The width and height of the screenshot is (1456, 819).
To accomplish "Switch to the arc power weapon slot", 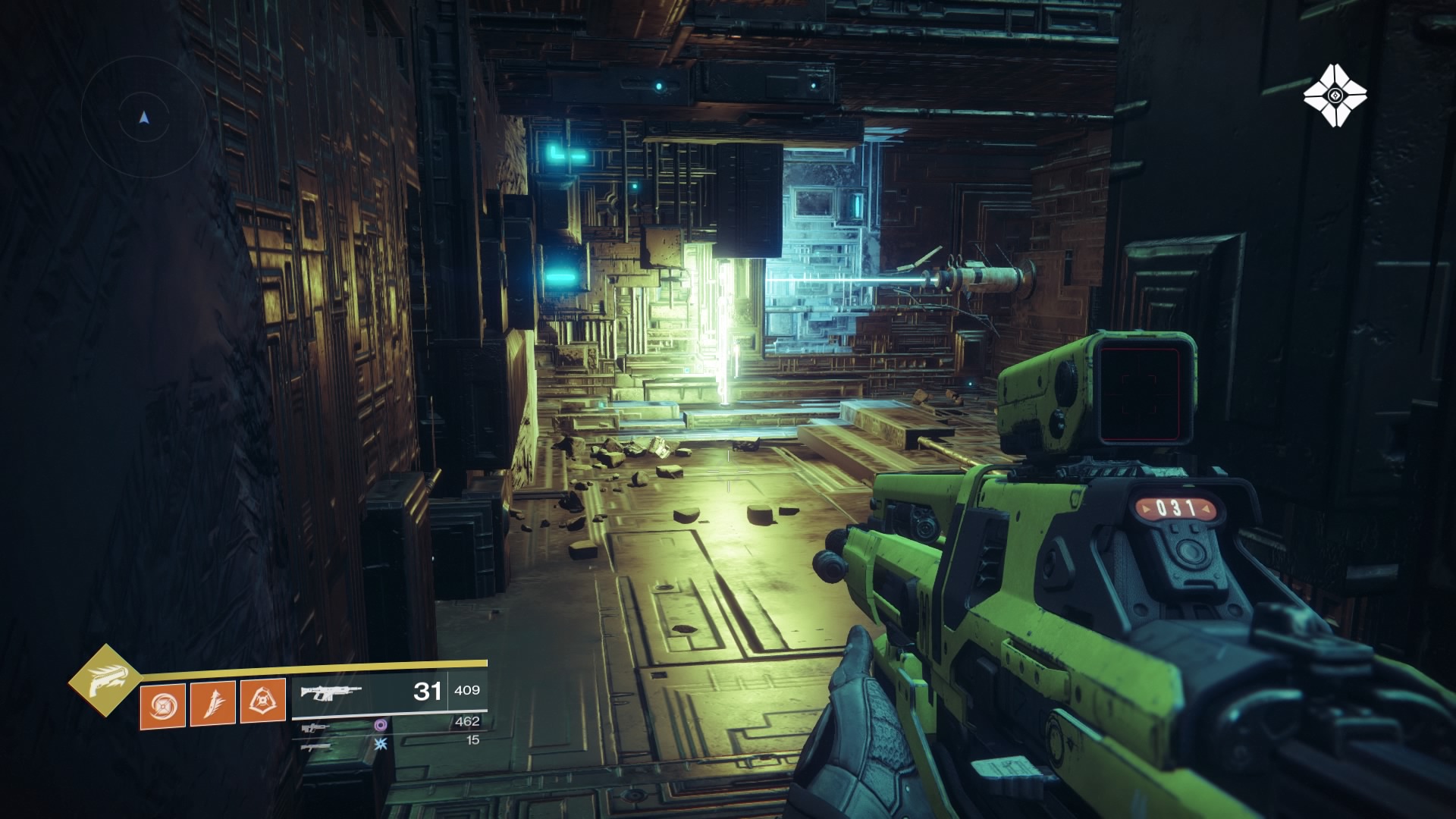I will pos(316,746).
